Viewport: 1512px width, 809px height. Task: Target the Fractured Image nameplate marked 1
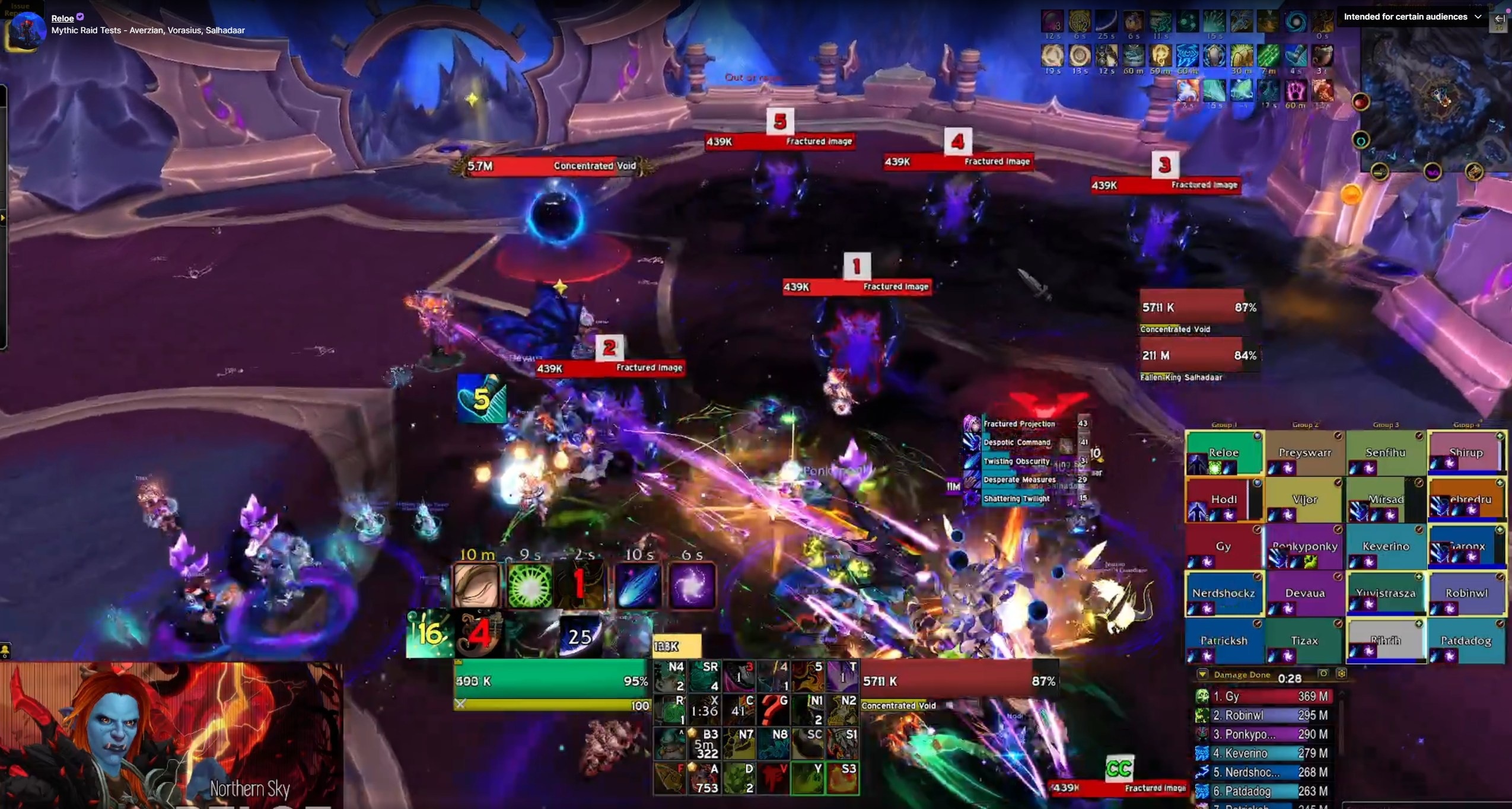(856, 287)
